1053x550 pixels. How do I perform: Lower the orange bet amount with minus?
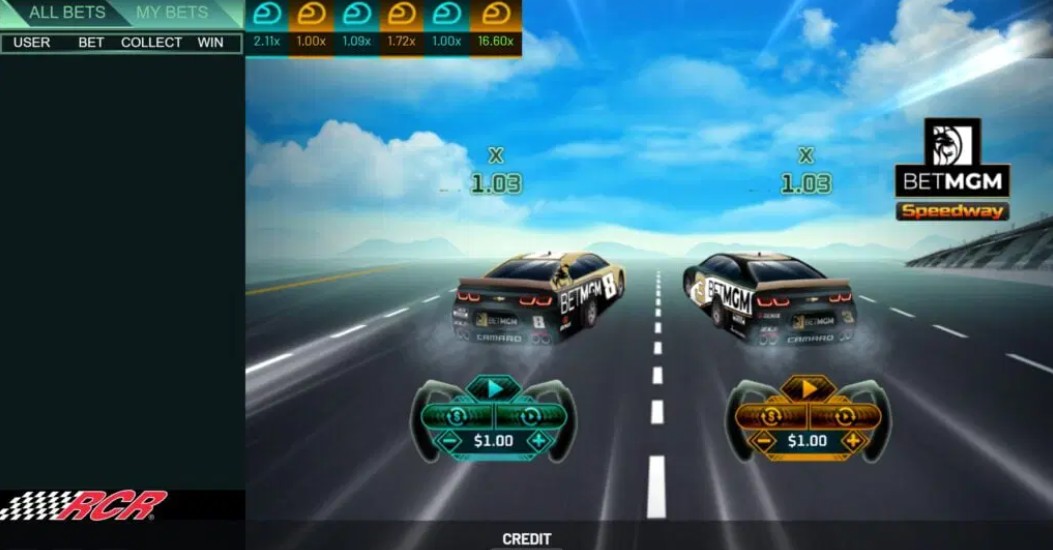coord(765,440)
